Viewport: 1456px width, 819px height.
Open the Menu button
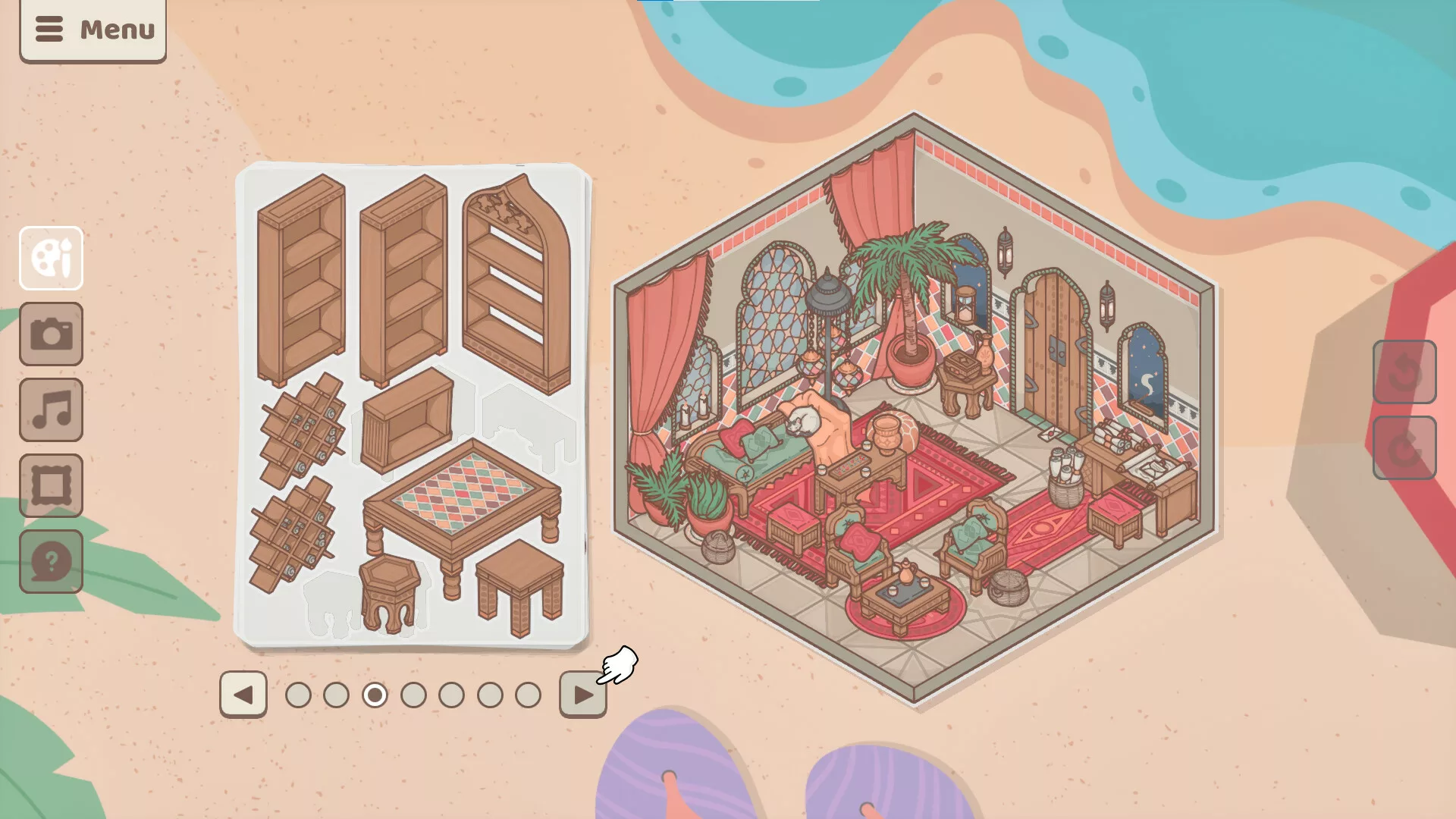tap(93, 30)
